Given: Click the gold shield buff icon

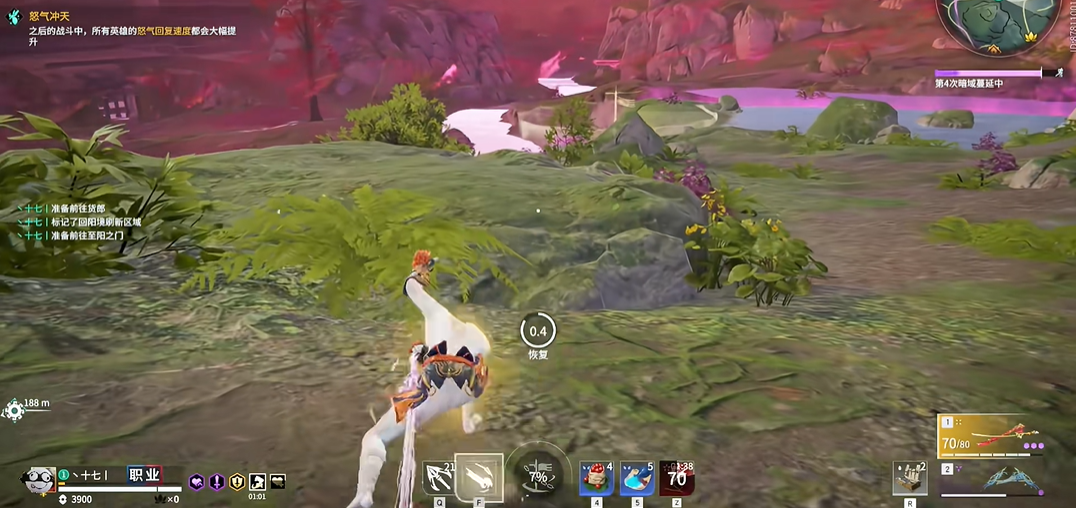Looking at the screenshot, I should point(237,482).
